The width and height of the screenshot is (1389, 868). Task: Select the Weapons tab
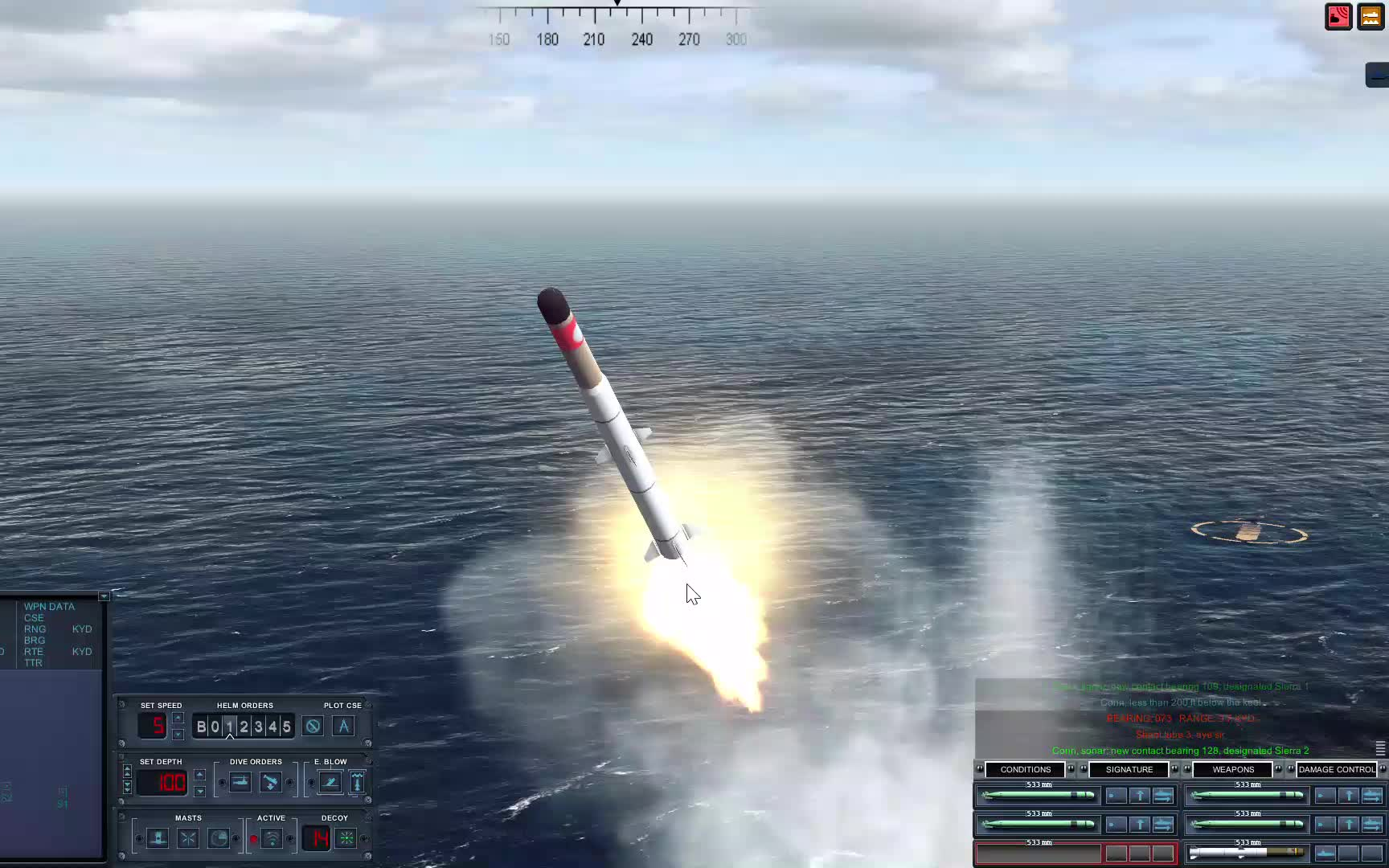click(x=1232, y=769)
